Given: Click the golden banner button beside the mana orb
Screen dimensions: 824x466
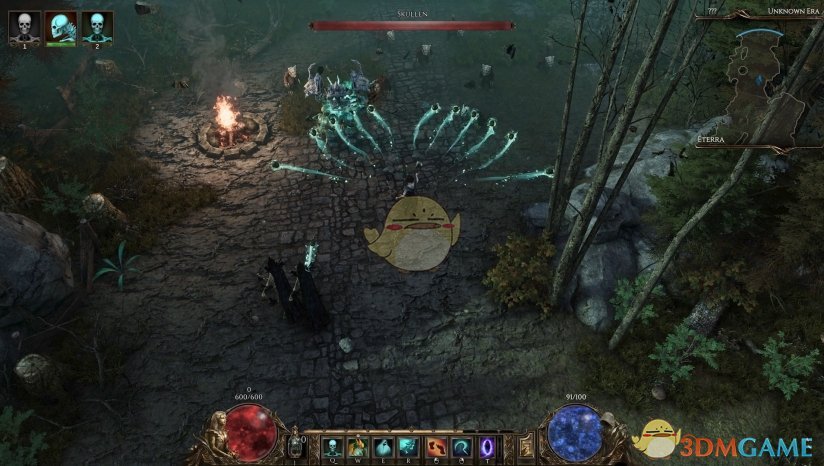Looking at the screenshot, I should pos(528,444).
